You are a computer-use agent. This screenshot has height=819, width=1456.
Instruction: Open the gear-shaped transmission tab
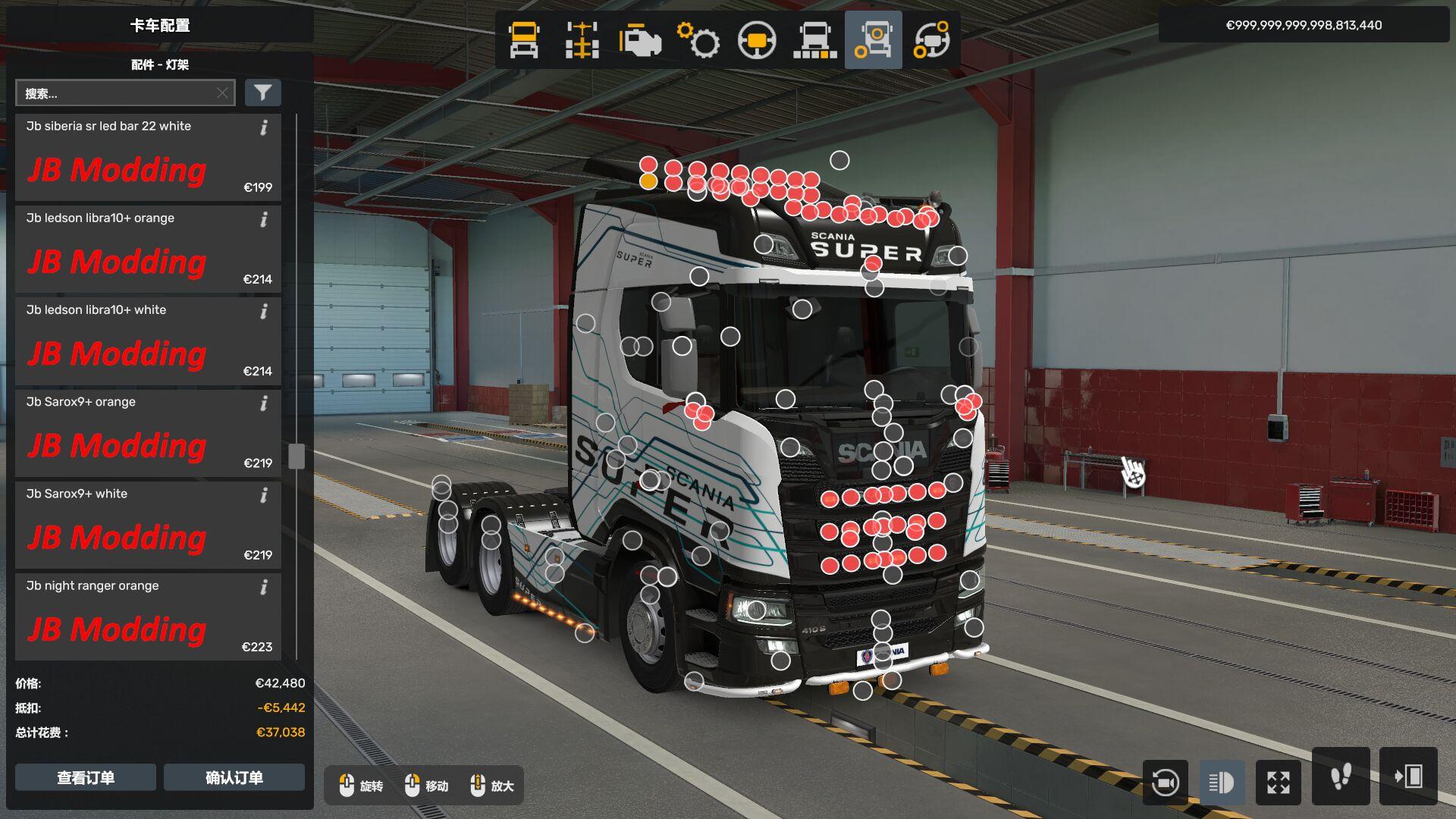(698, 40)
